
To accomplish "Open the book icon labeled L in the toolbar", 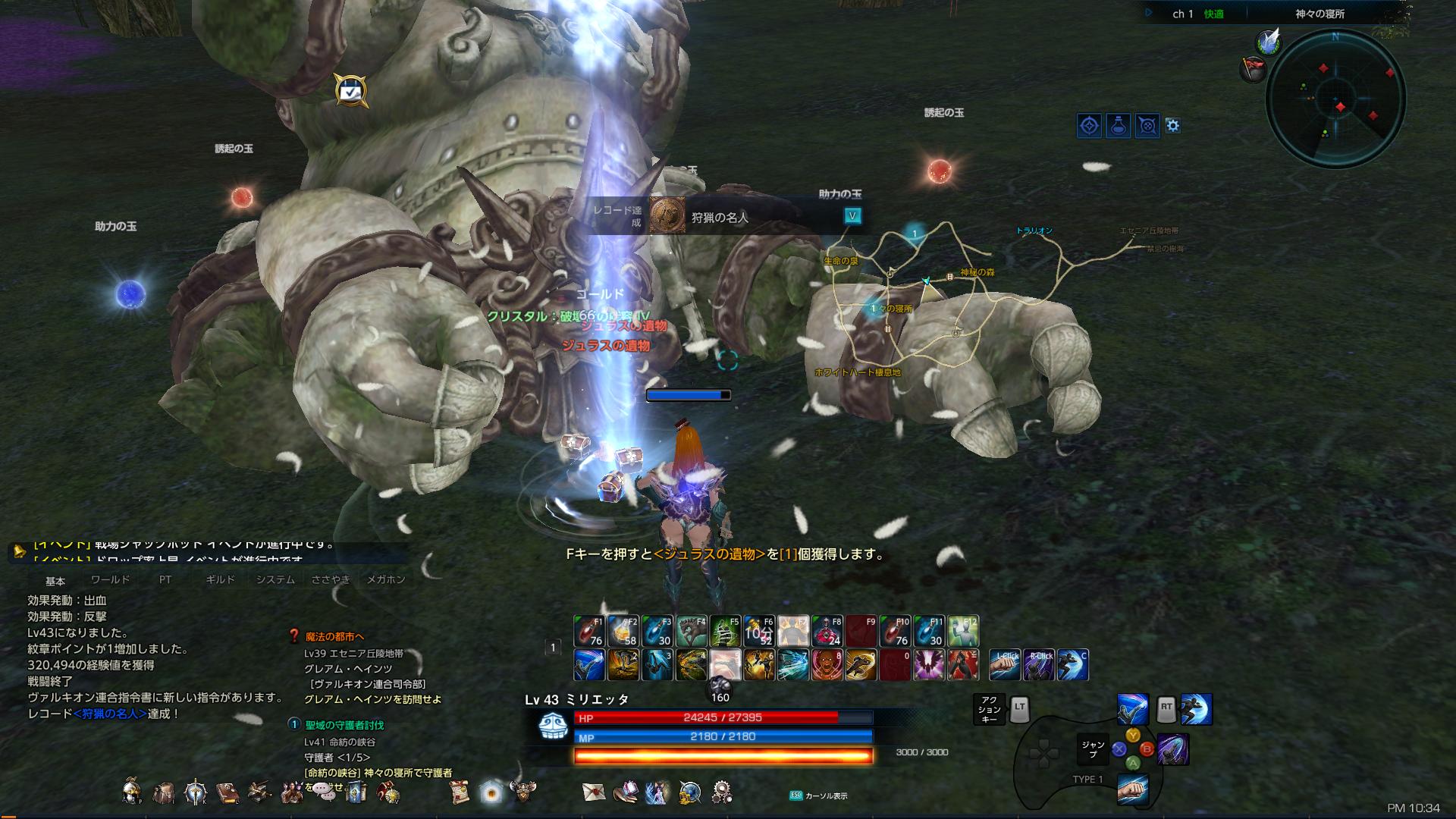I will click(x=227, y=793).
